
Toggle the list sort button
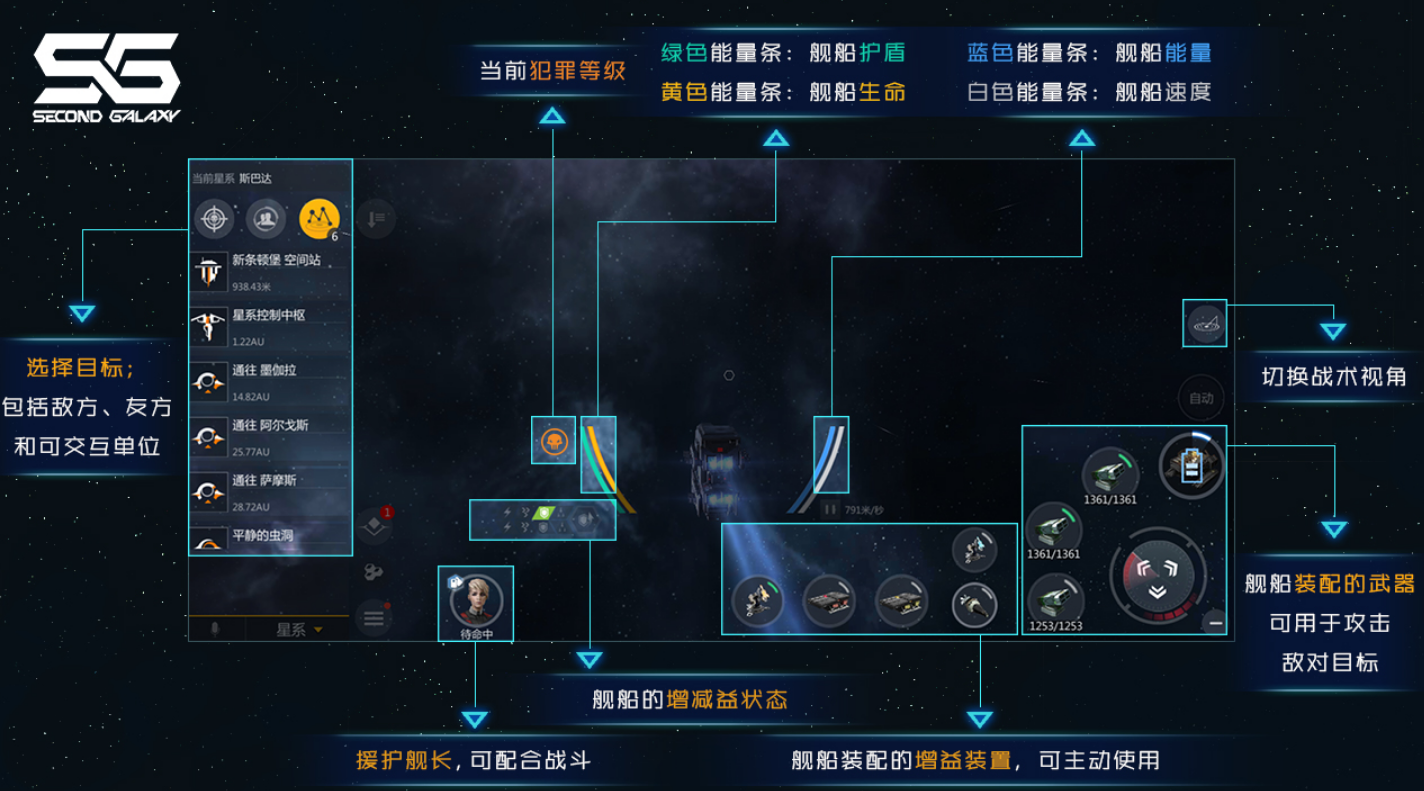[x=376, y=218]
